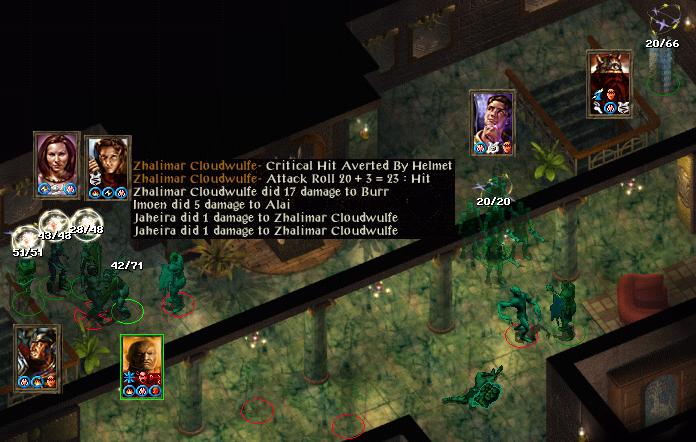Viewport: 696px width, 442px height.
Task: Select the pondering man's portrait with hand on chin
Action: (x=492, y=117)
